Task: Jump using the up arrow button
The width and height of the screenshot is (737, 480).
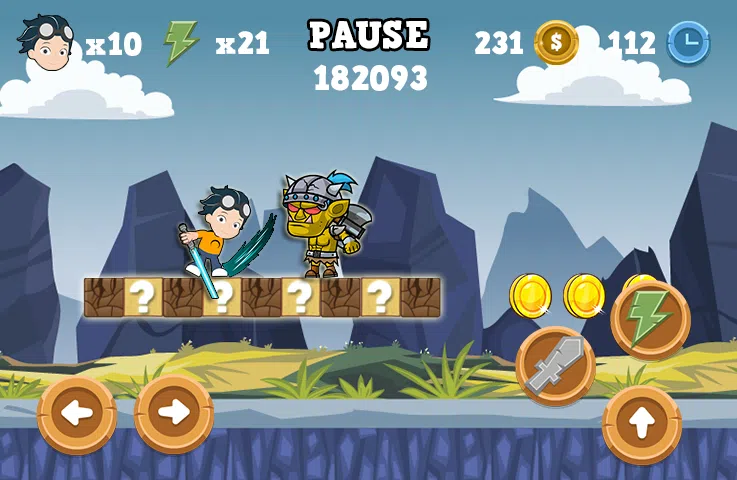Action: click(x=641, y=424)
